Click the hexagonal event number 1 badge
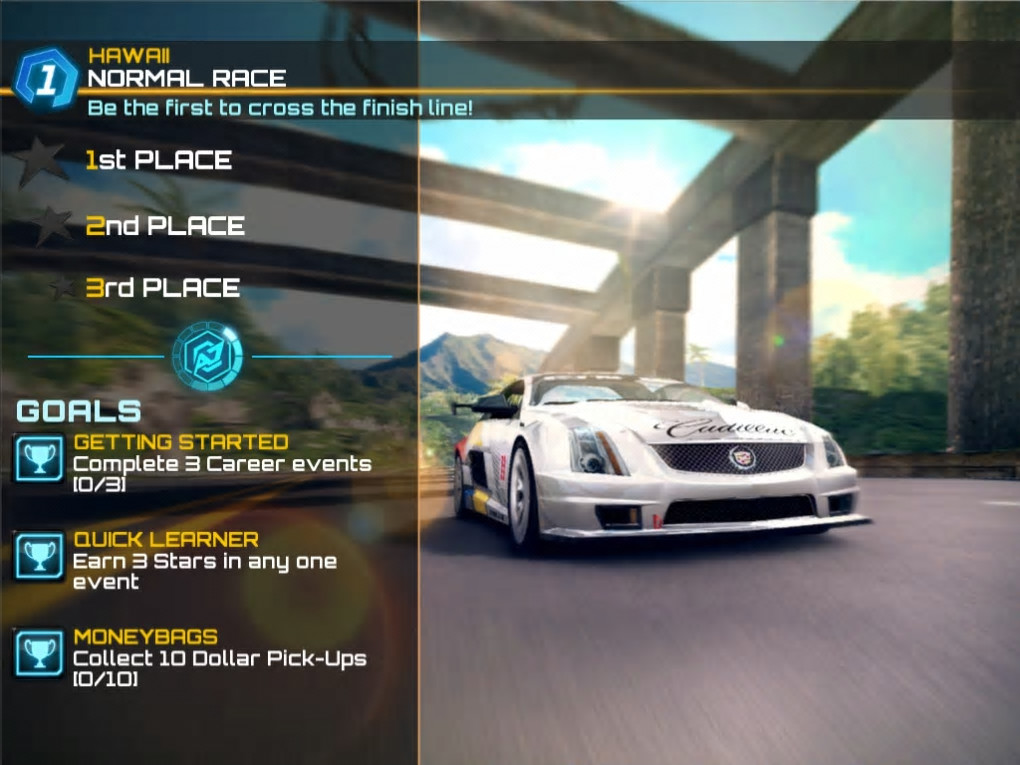 (46, 79)
